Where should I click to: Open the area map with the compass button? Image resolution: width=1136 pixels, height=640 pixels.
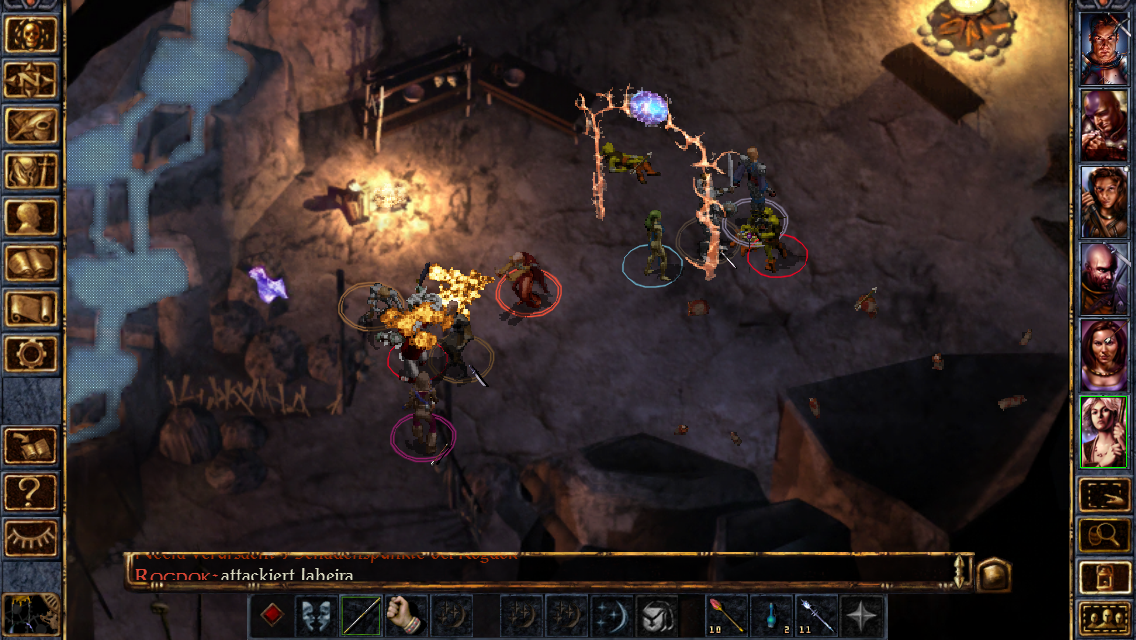click(31, 80)
